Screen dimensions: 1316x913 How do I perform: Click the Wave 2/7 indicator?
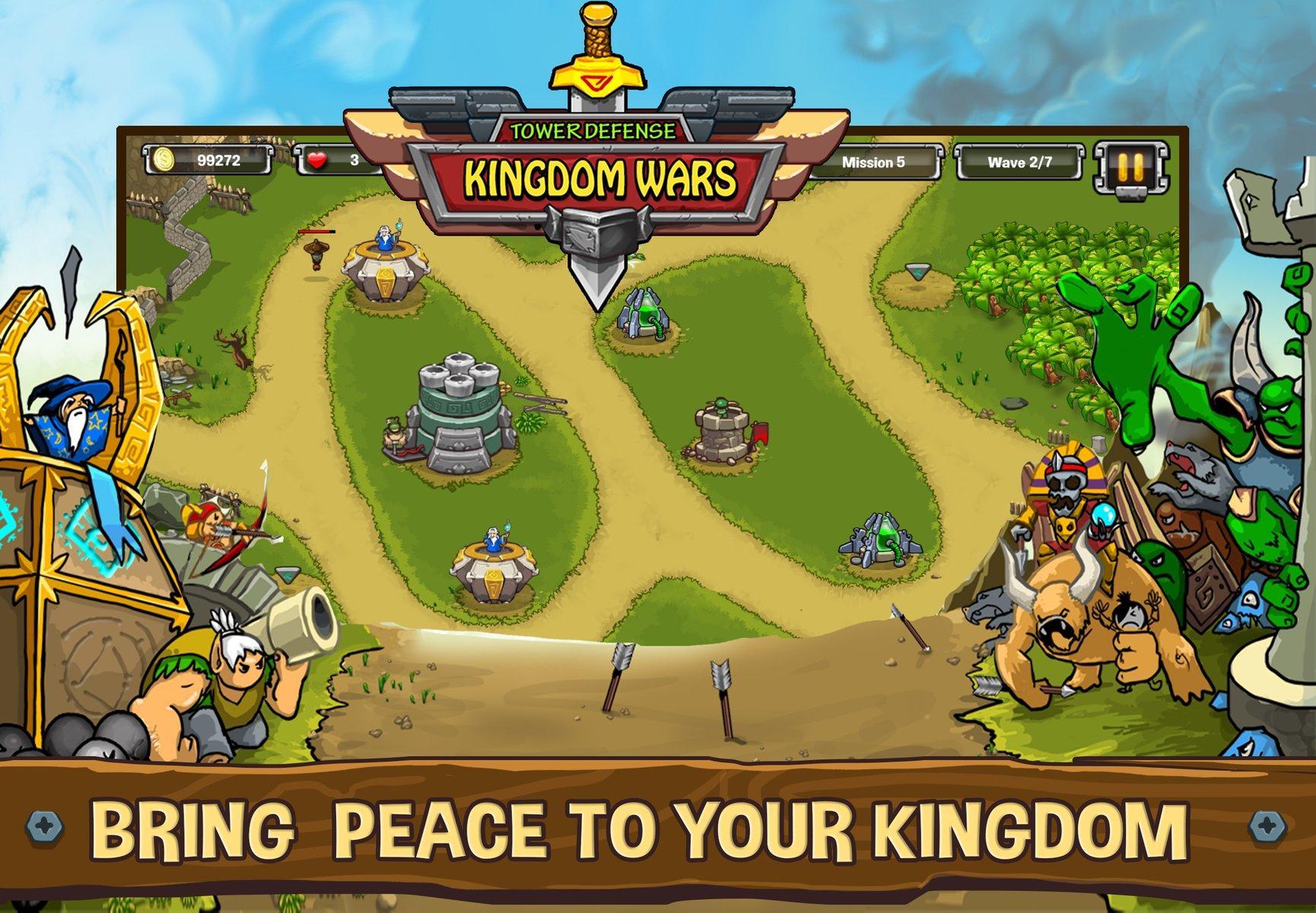pyautogui.click(x=1022, y=161)
